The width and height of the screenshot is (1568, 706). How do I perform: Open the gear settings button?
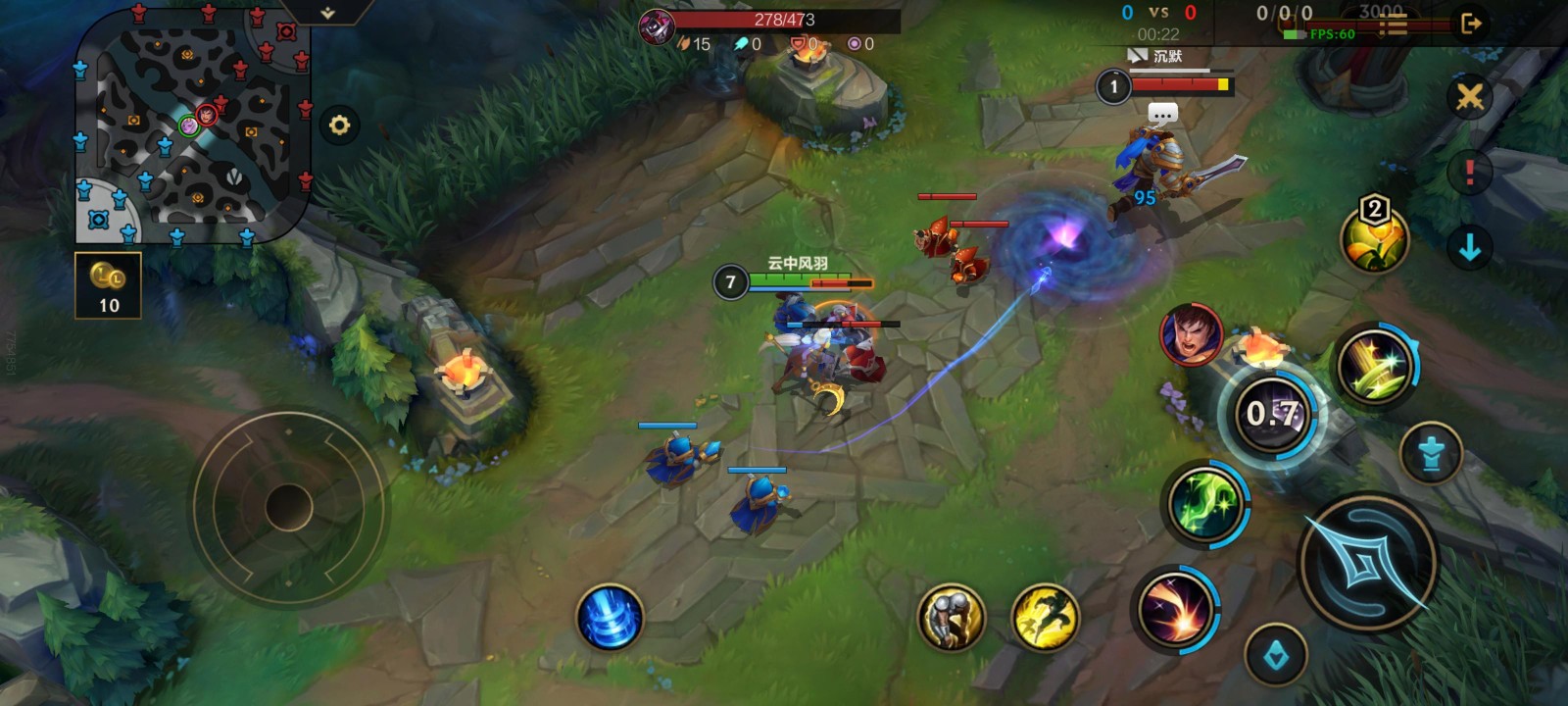click(339, 126)
